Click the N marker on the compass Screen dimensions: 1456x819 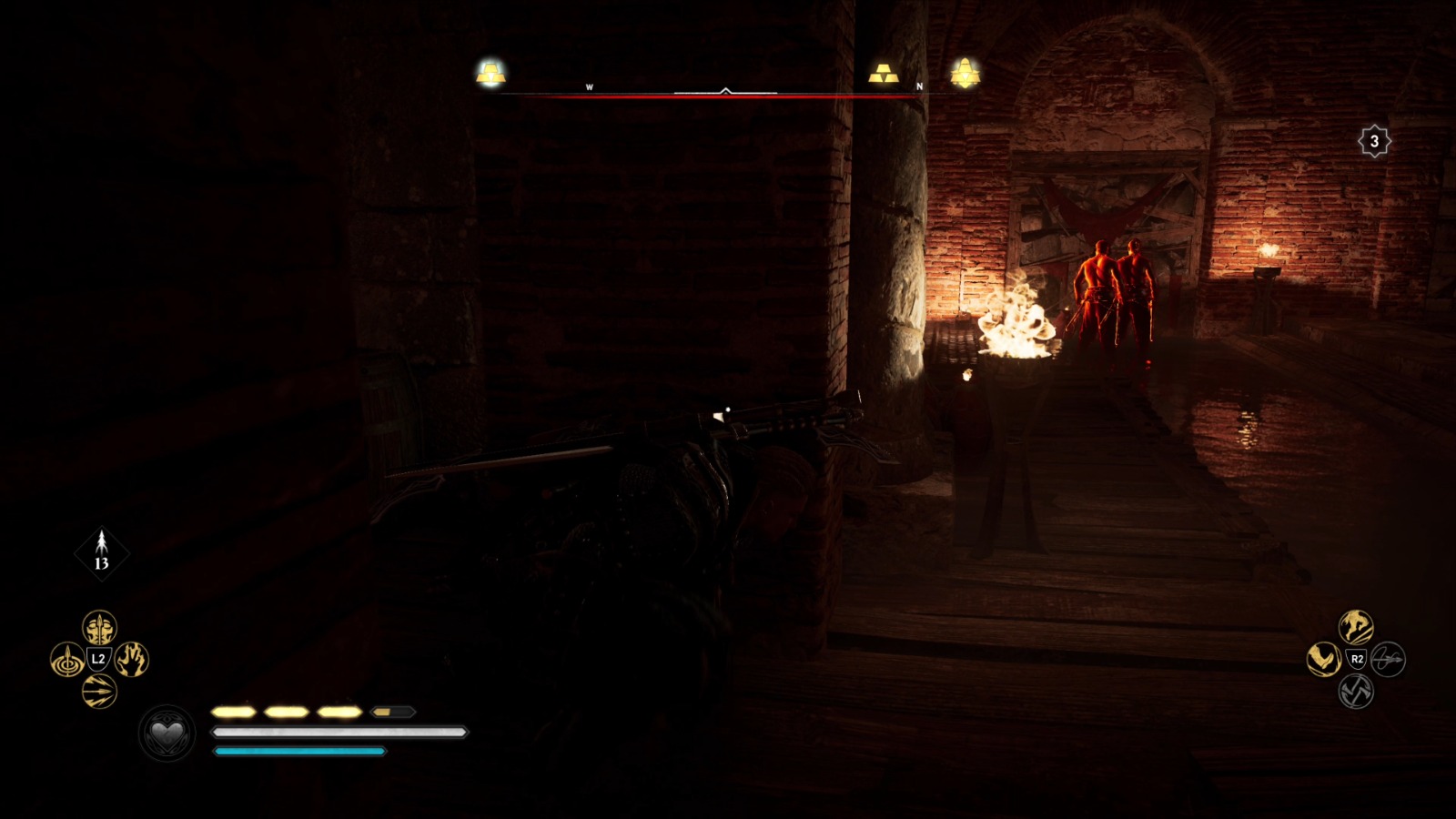919,85
